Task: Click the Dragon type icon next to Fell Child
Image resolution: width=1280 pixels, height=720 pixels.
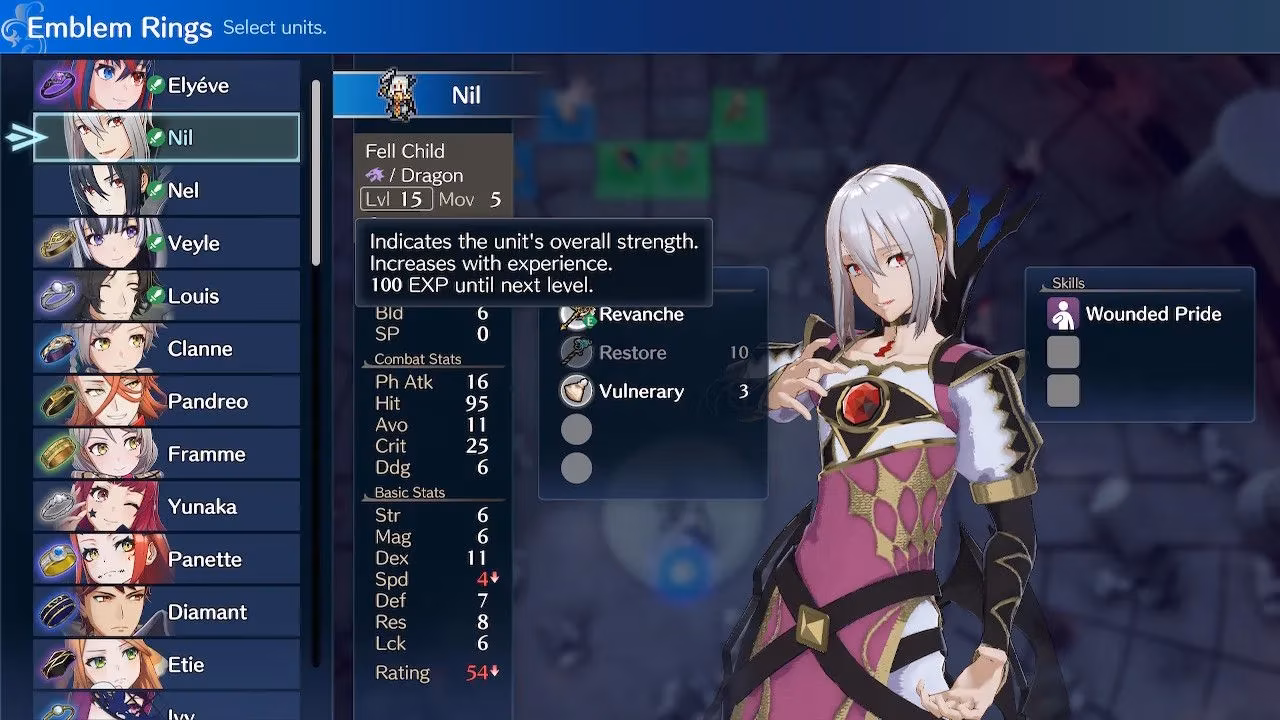Action: click(376, 175)
